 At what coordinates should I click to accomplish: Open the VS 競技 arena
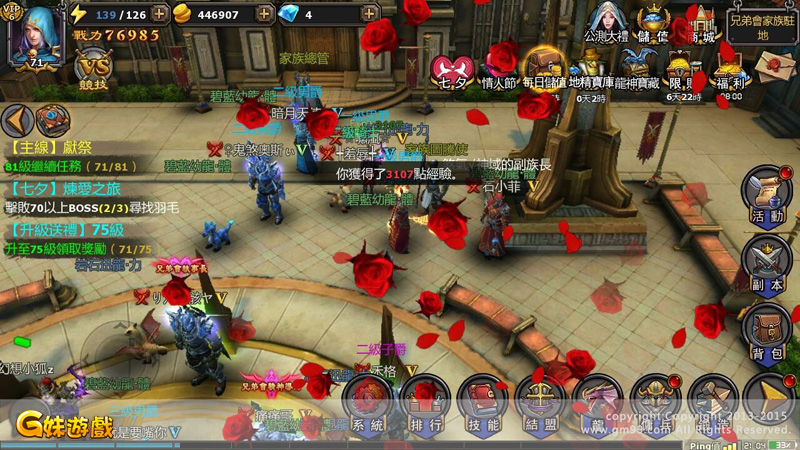pos(93,70)
